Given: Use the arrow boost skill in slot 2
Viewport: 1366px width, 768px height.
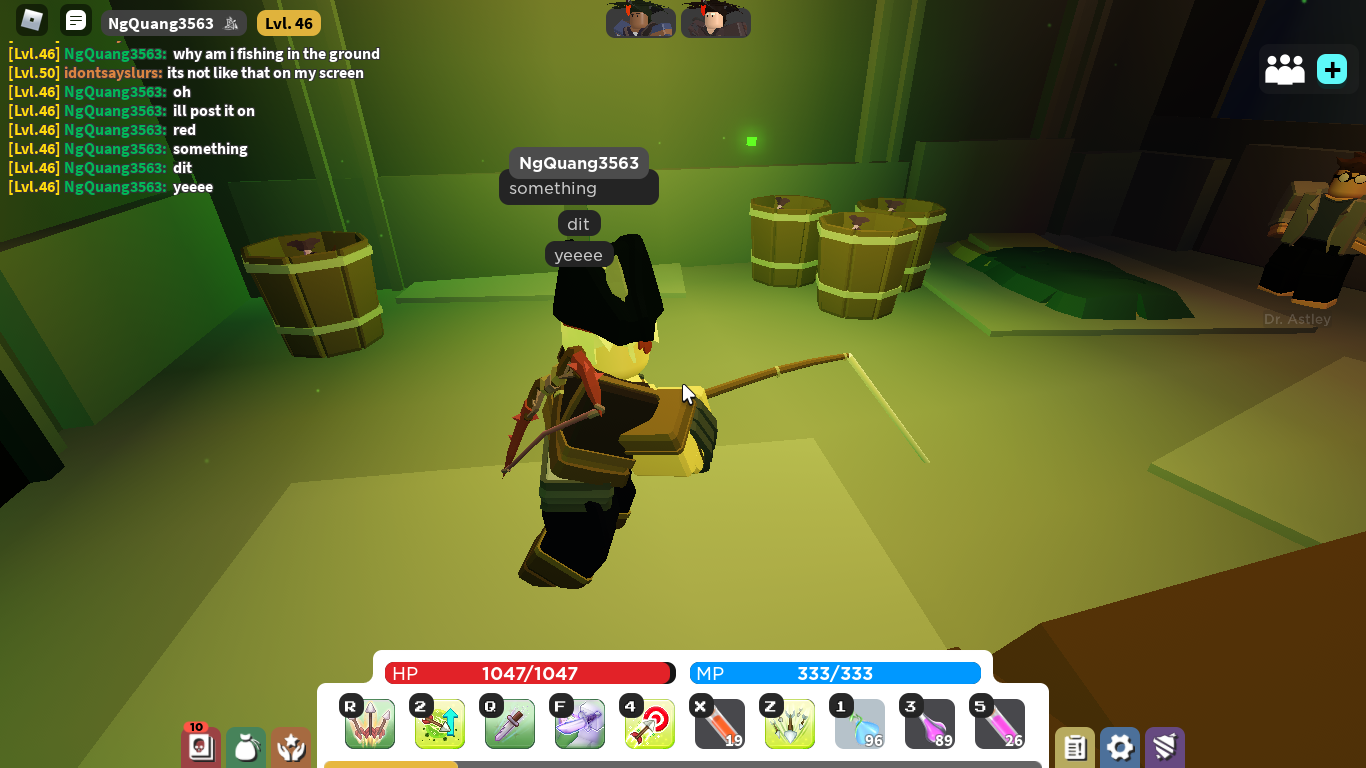Looking at the screenshot, I should [x=439, y=723].
